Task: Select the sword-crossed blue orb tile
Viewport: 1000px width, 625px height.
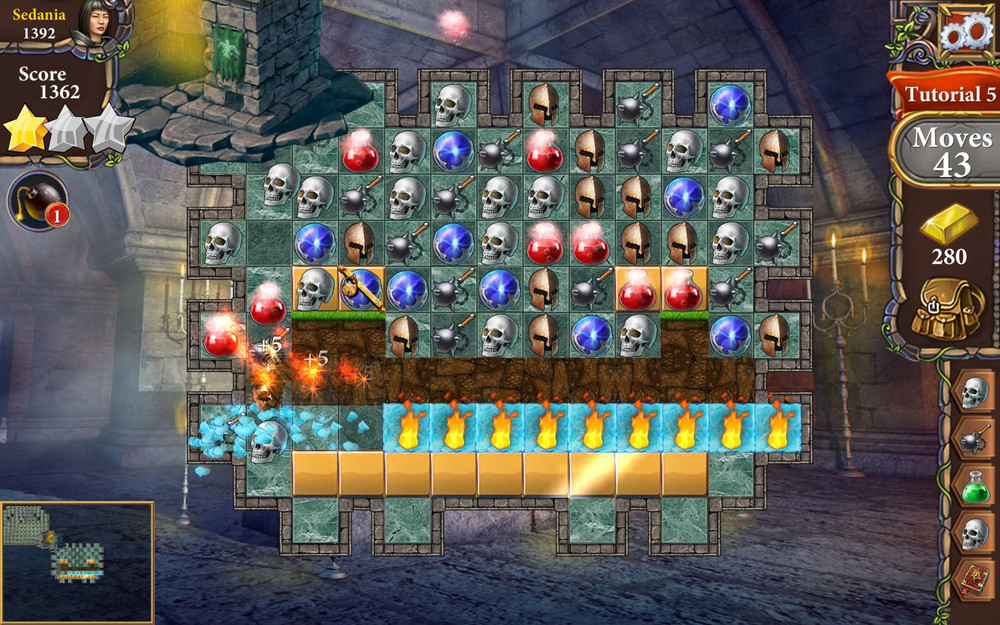Action: (x=361, y=289)
